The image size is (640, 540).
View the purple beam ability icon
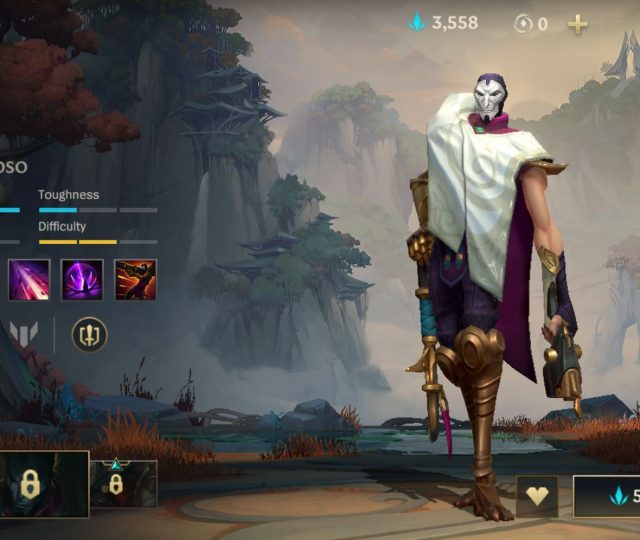point(29,280)
